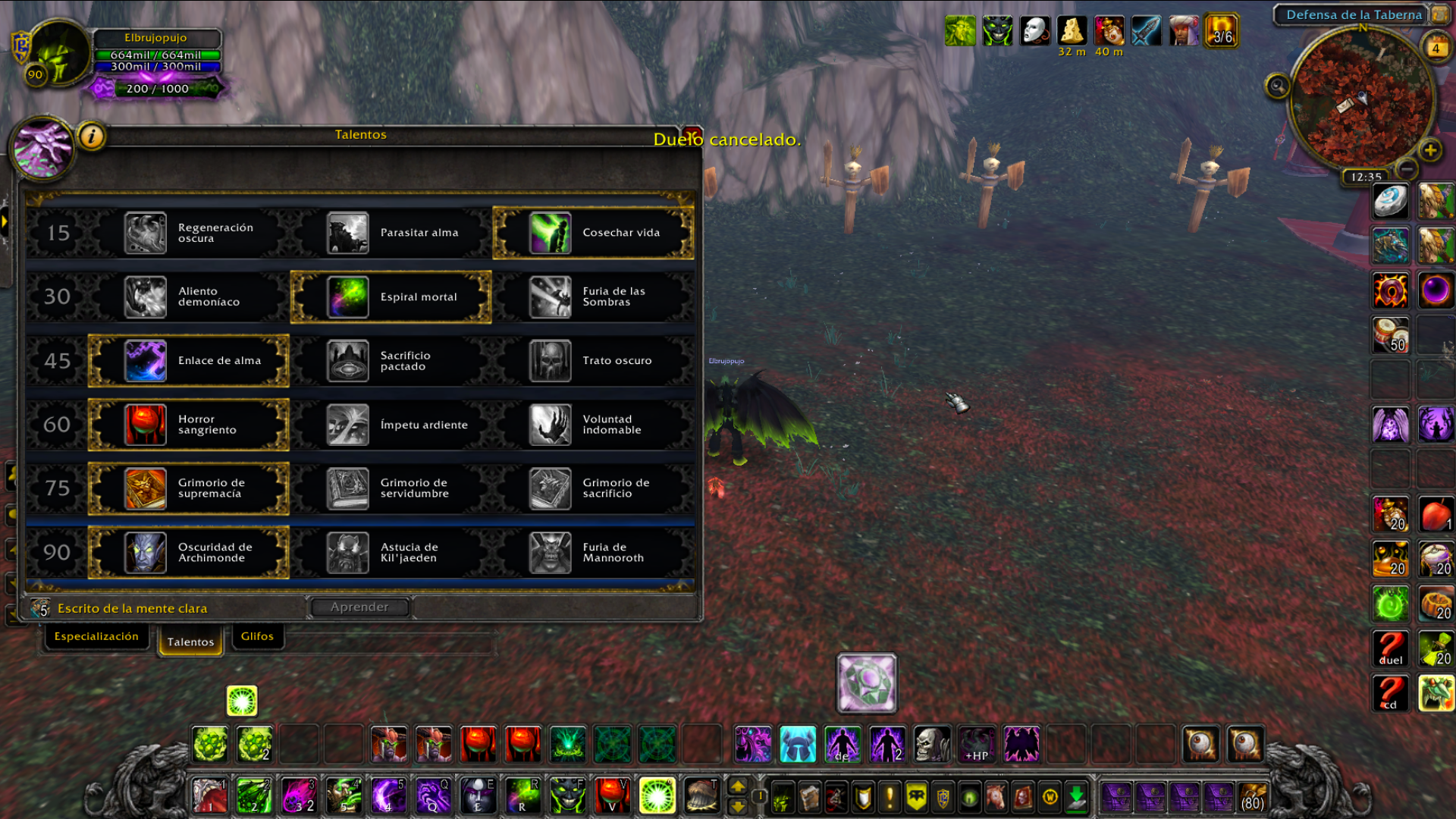Choose the Ímpetu ardiente talent
The height and width of the screenshot is (819, 1456).
click(x=391, y=425)
